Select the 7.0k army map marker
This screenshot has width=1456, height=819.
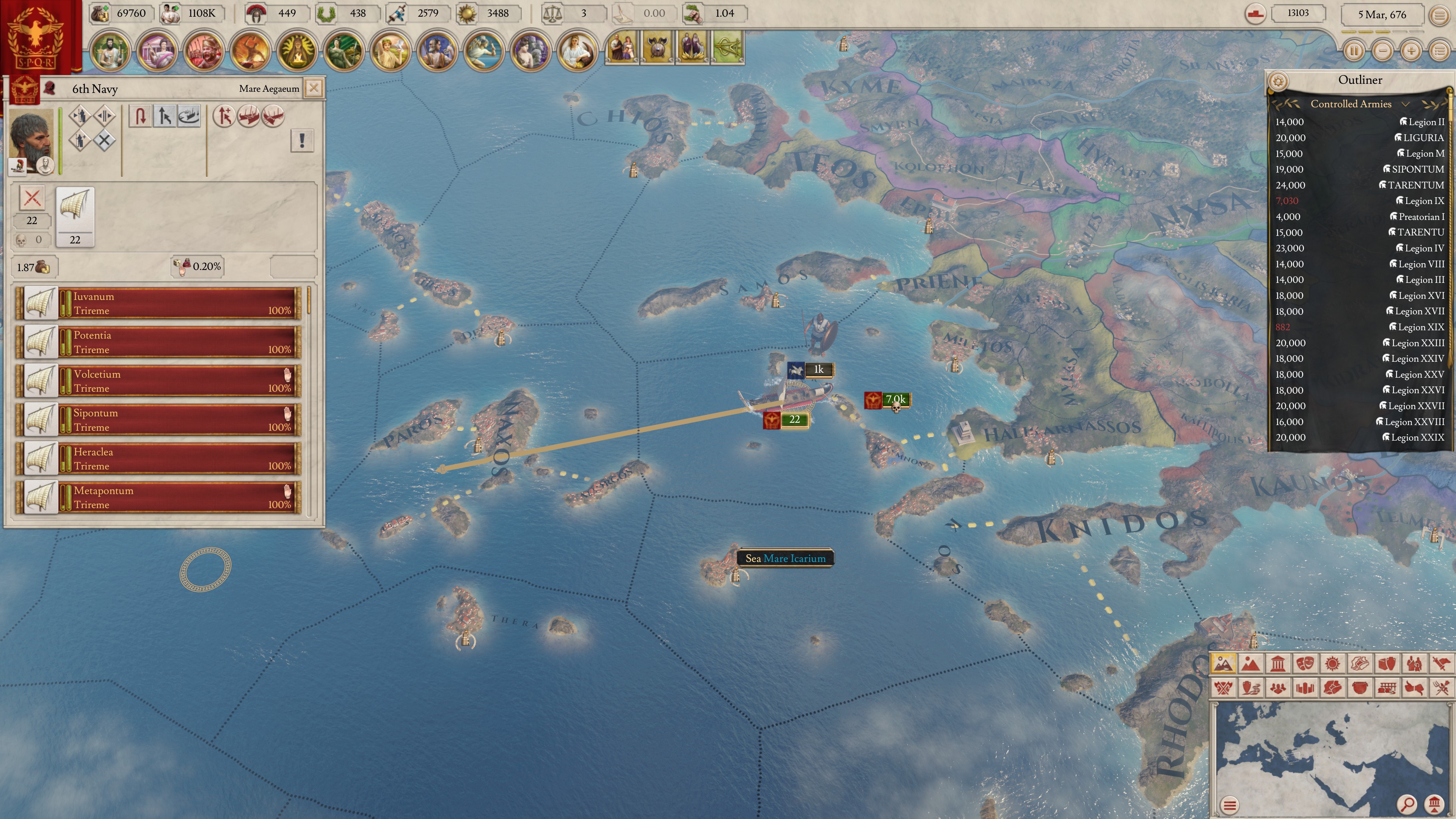[x=887, y=400]
